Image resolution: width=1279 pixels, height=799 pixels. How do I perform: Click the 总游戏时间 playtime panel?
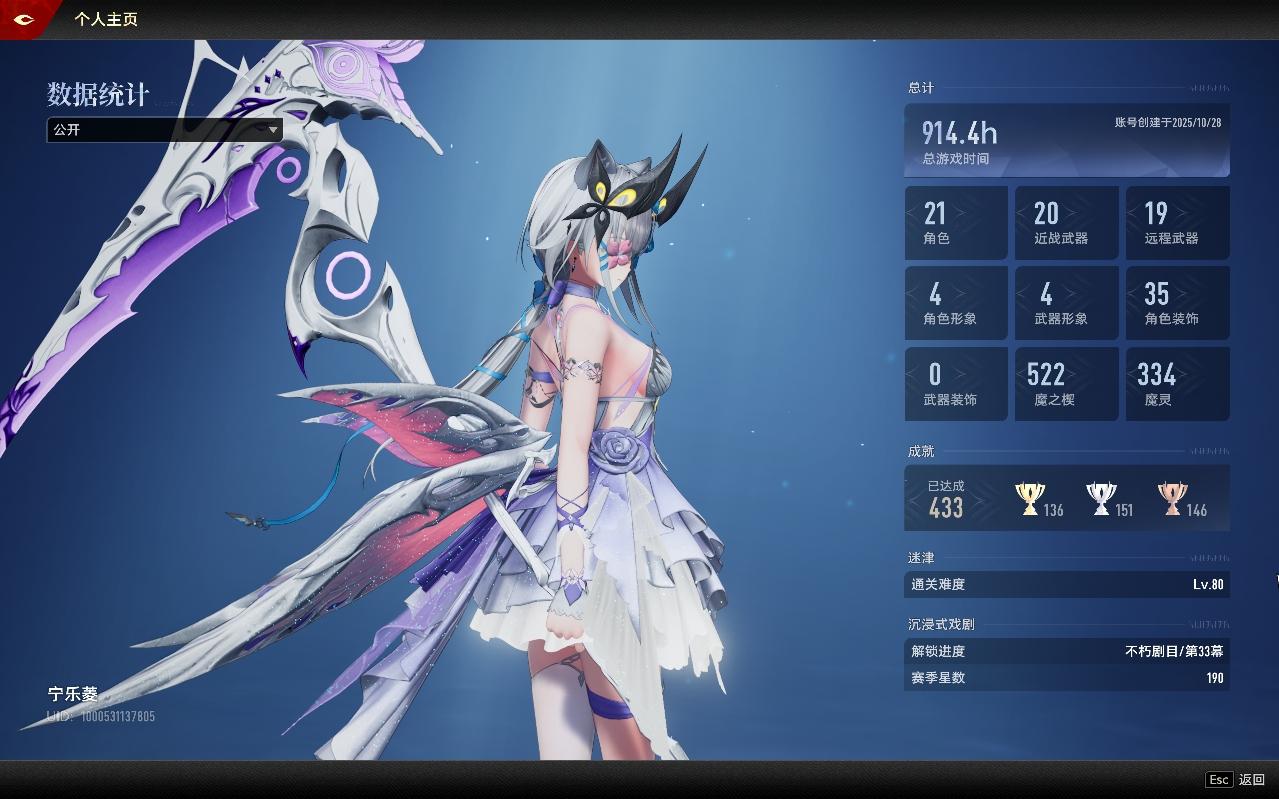(x=1067, y=141)
